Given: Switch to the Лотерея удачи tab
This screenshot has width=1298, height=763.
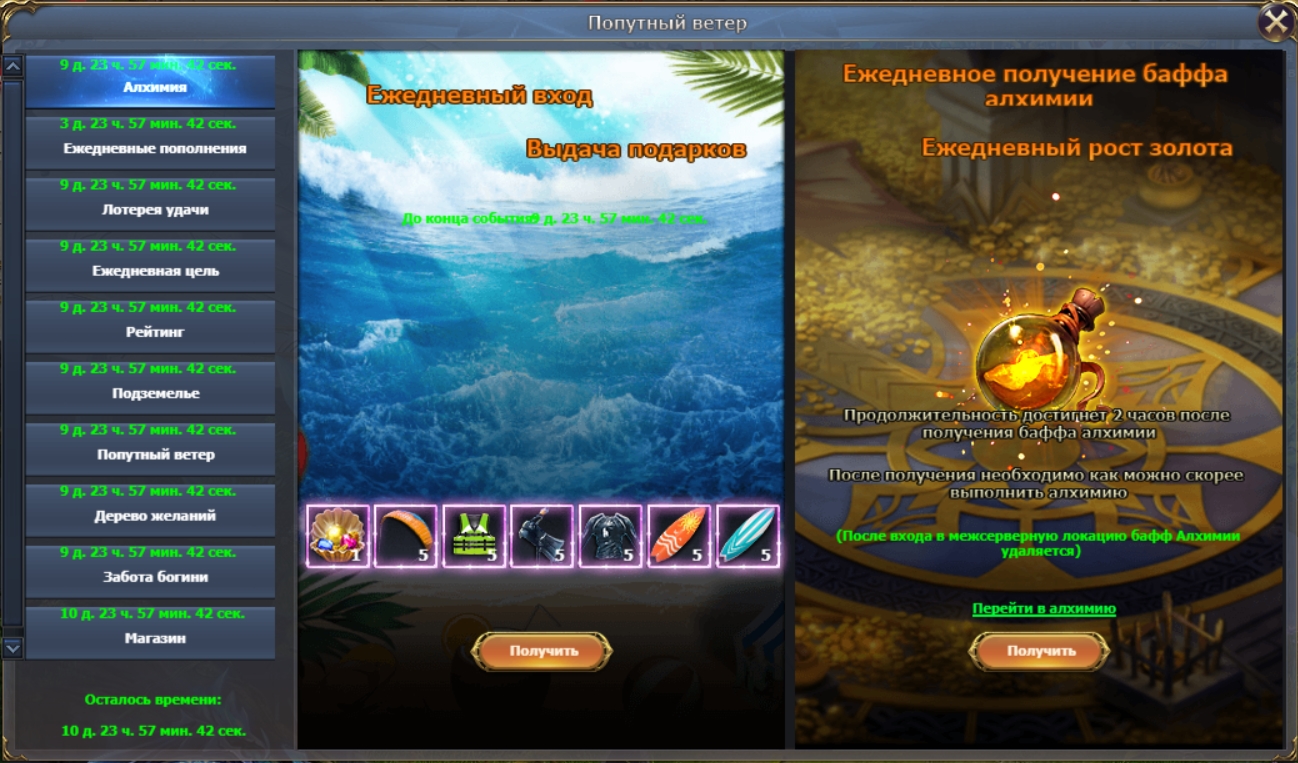Looking at the screenshot, I should (x=150, y=204).
